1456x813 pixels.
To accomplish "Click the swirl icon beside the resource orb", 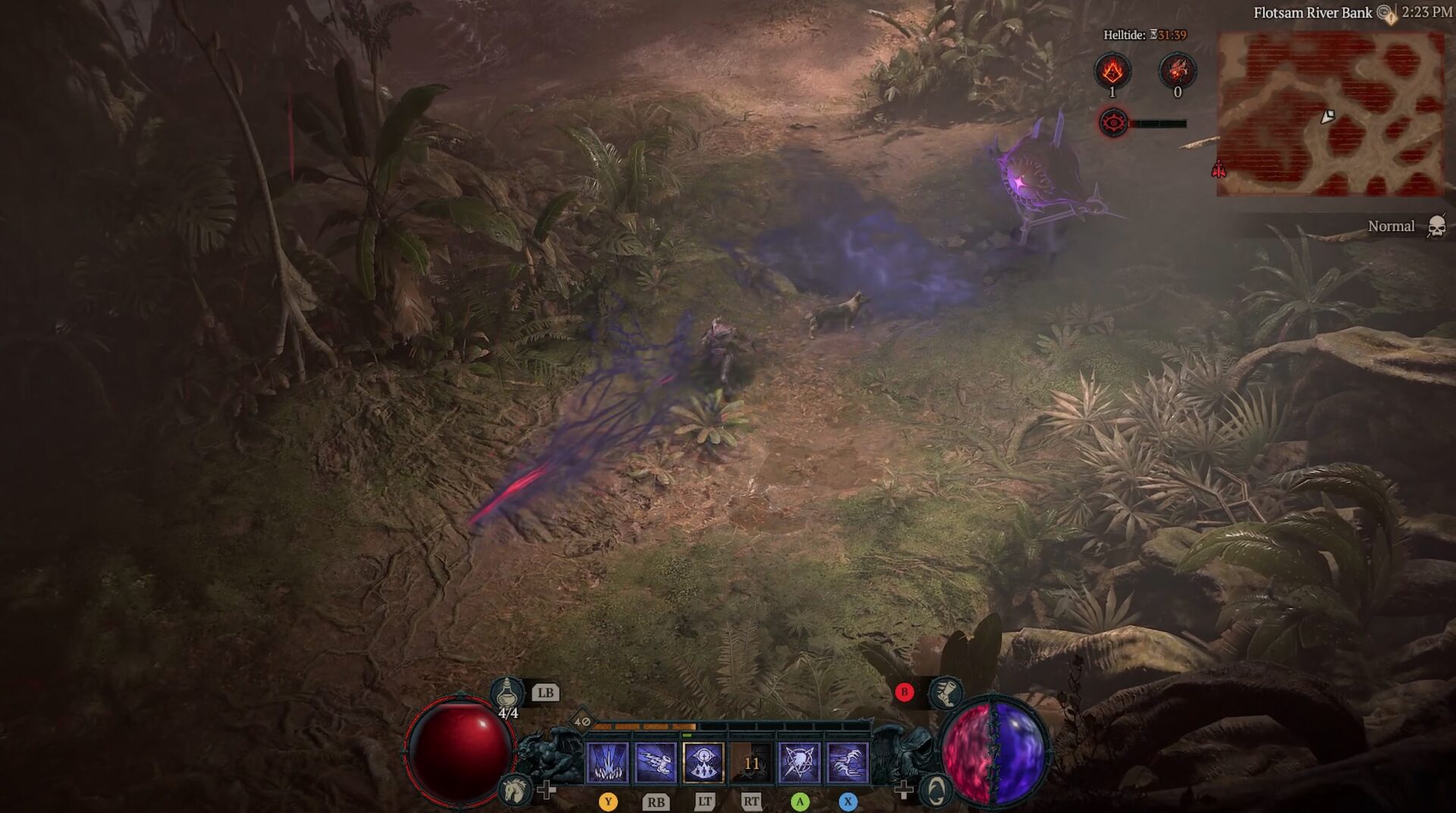I will (x=937, y=790).
